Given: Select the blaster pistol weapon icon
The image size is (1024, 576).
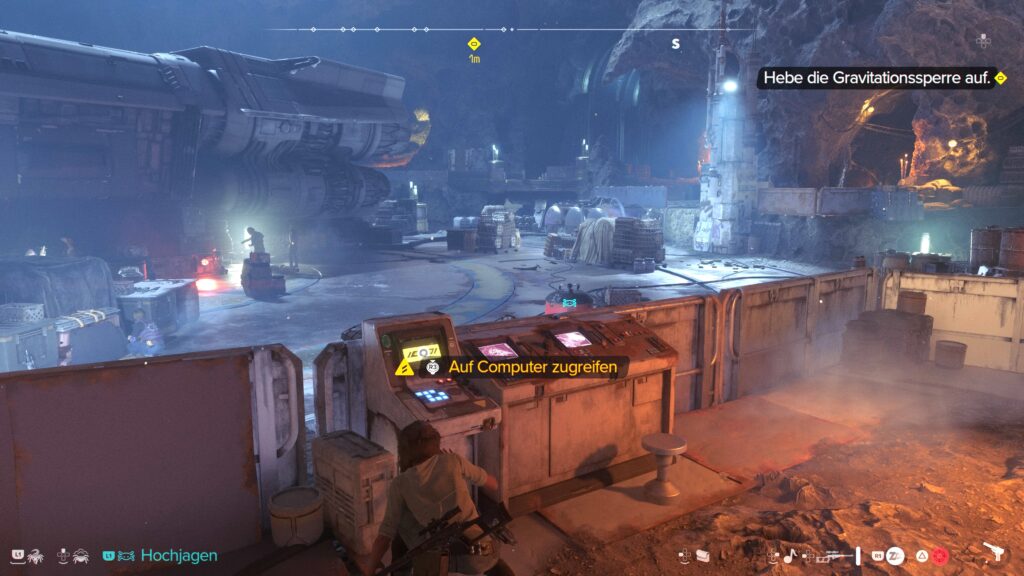Looking at the screenshot, I should click(x=994, y=553).
